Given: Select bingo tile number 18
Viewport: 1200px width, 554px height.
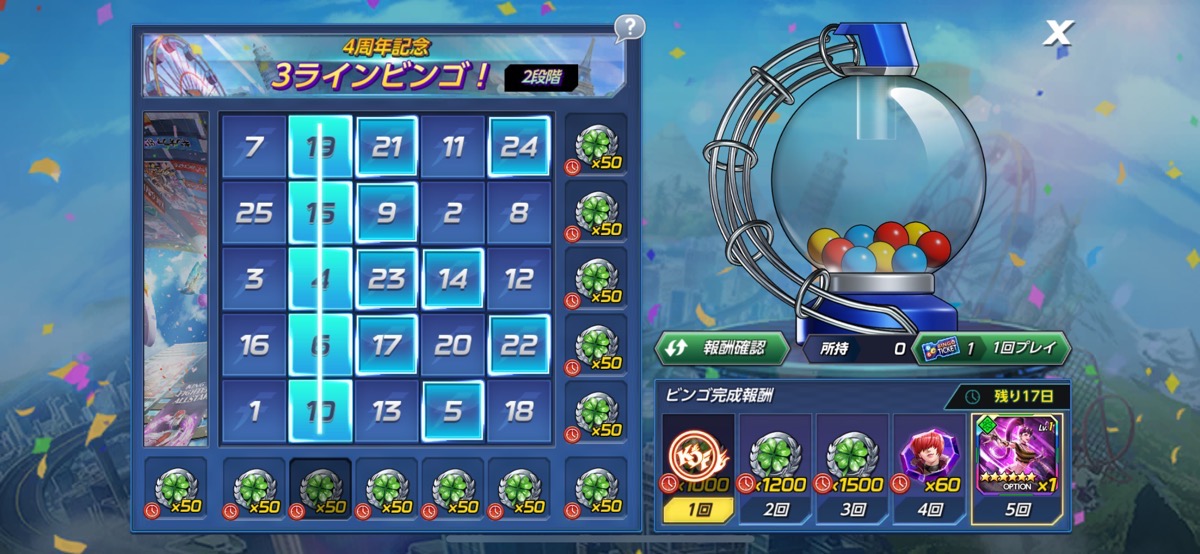Looking at the screenshot, I should pos(519,411).
